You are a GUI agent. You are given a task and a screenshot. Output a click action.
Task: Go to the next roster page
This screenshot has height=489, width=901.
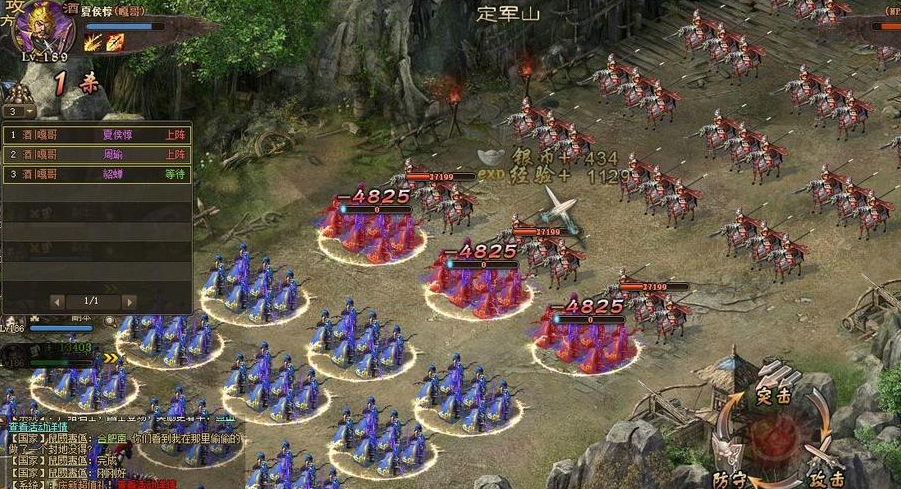tap(129, 300)
